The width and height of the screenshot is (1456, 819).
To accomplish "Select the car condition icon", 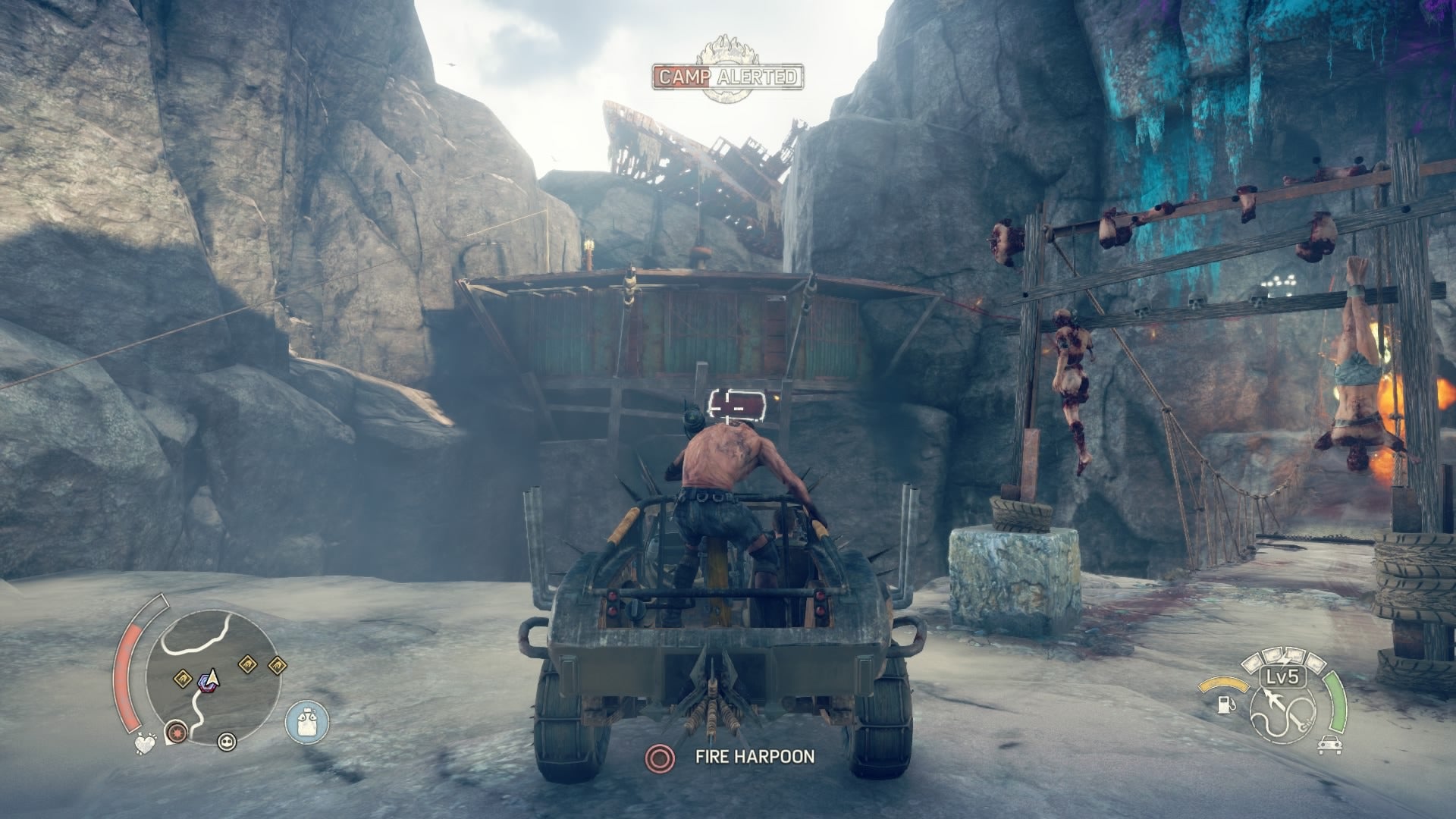I will (1329, 745).
